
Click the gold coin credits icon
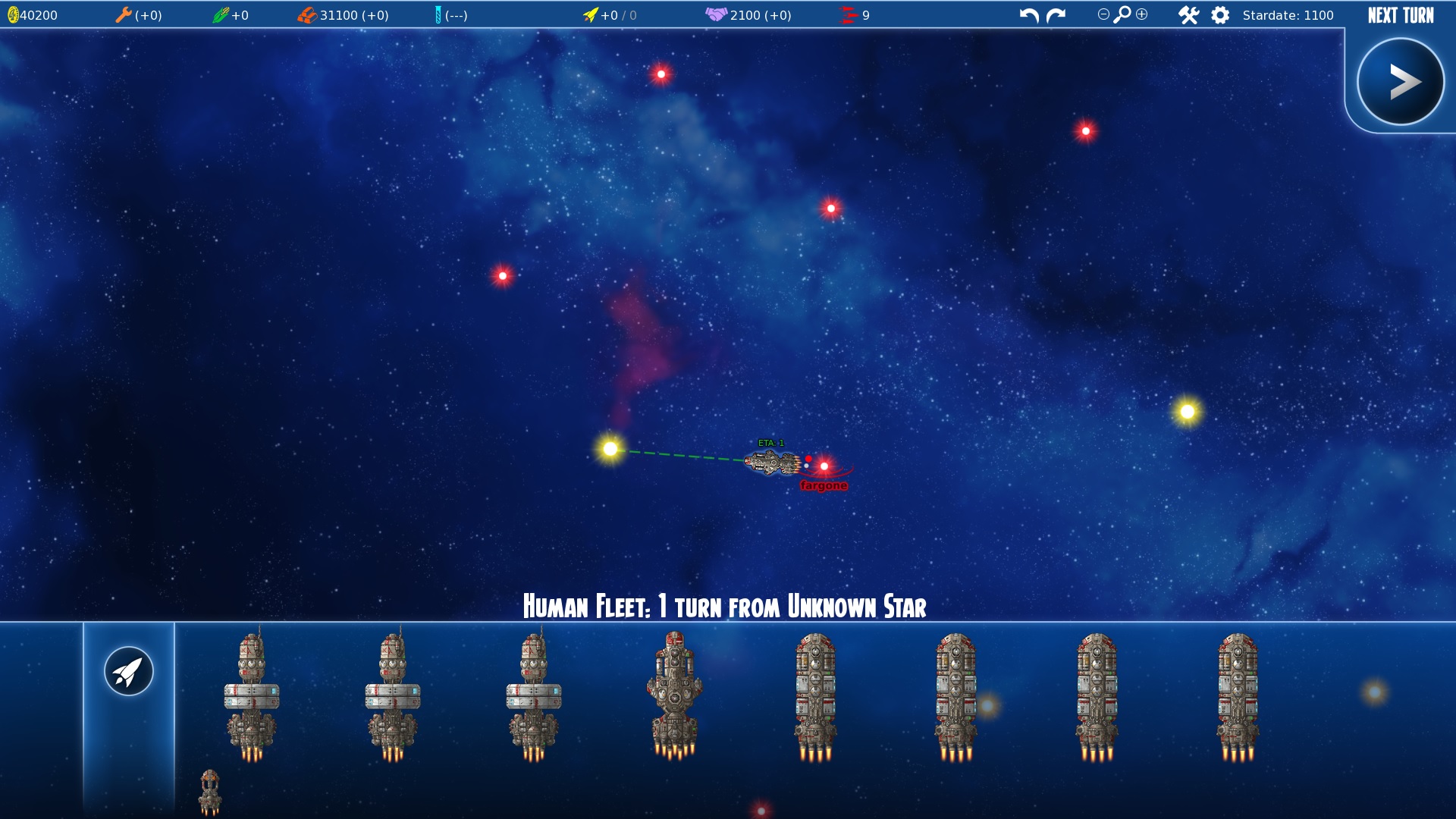[x=13, y=15]
